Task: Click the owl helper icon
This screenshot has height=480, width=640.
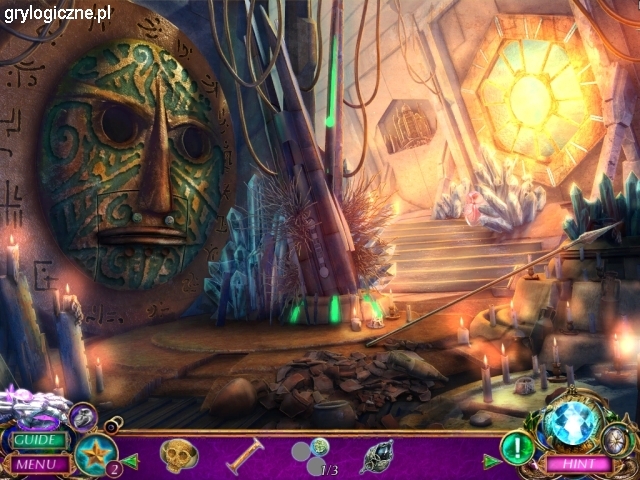Action: click(83, 413)
